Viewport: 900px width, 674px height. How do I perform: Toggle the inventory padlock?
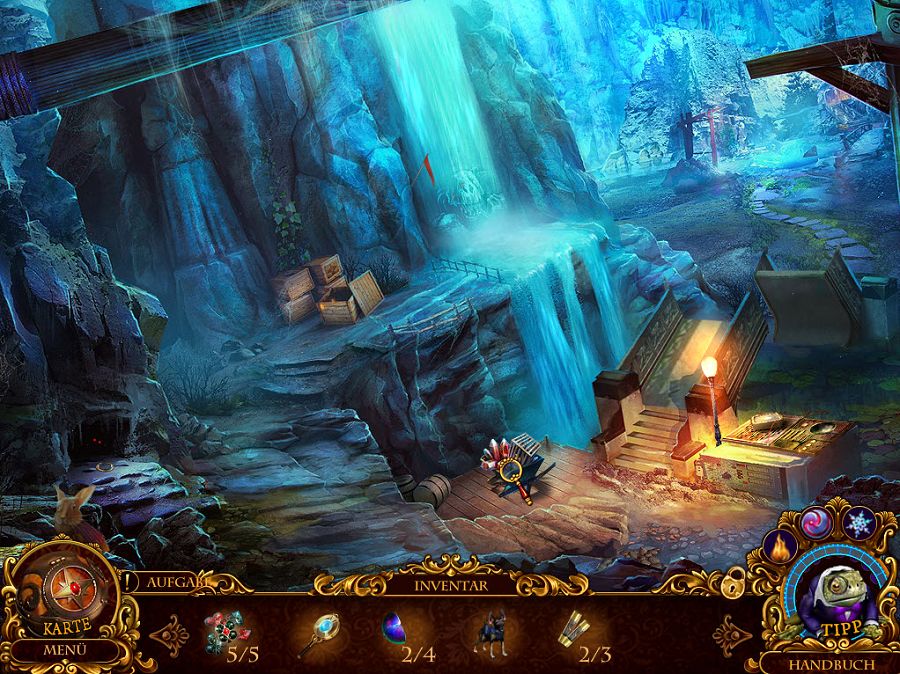(x=735, y=580)
